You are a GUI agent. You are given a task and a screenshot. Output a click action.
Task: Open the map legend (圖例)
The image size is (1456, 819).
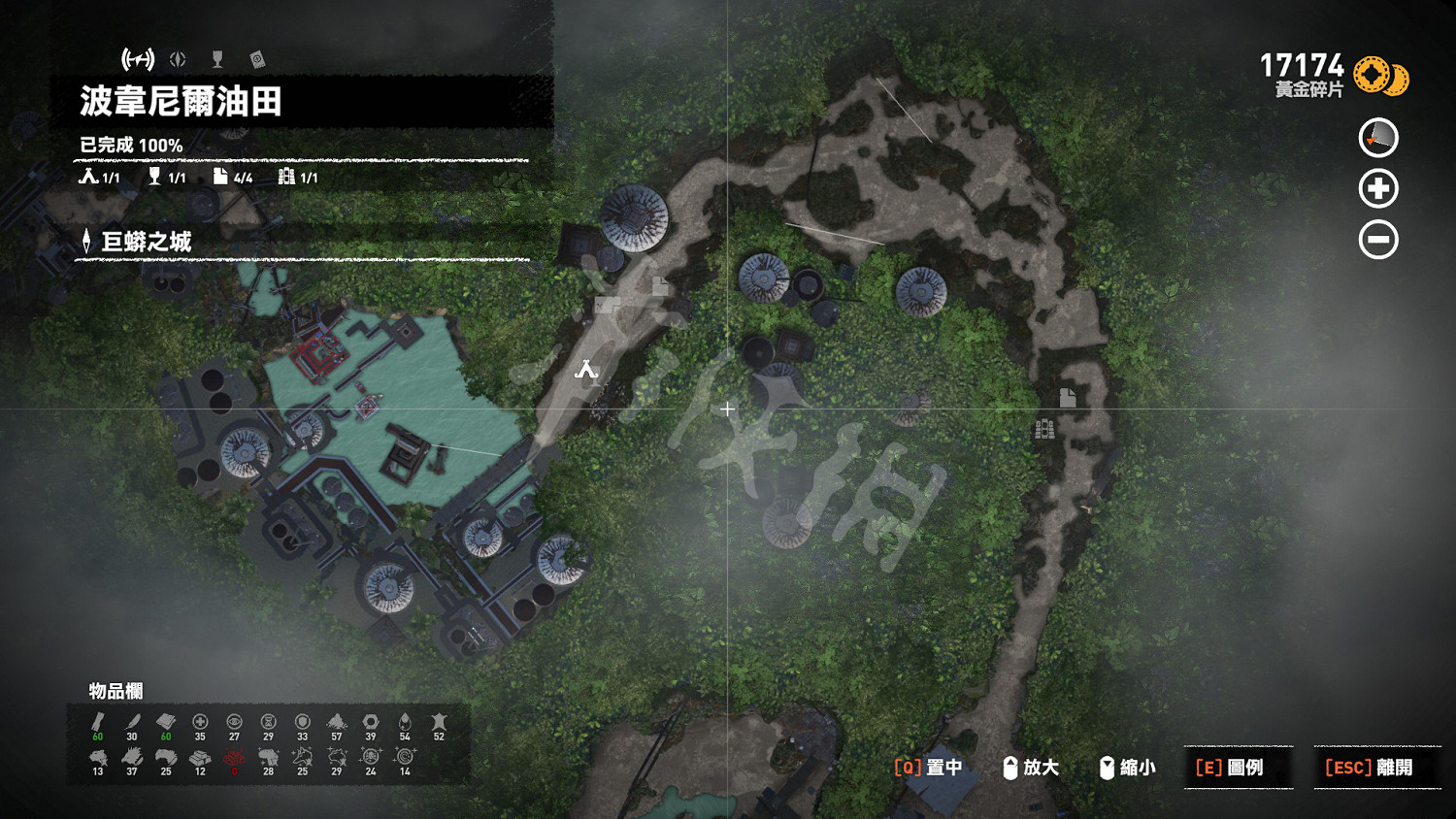click(x=1230, y=768)
